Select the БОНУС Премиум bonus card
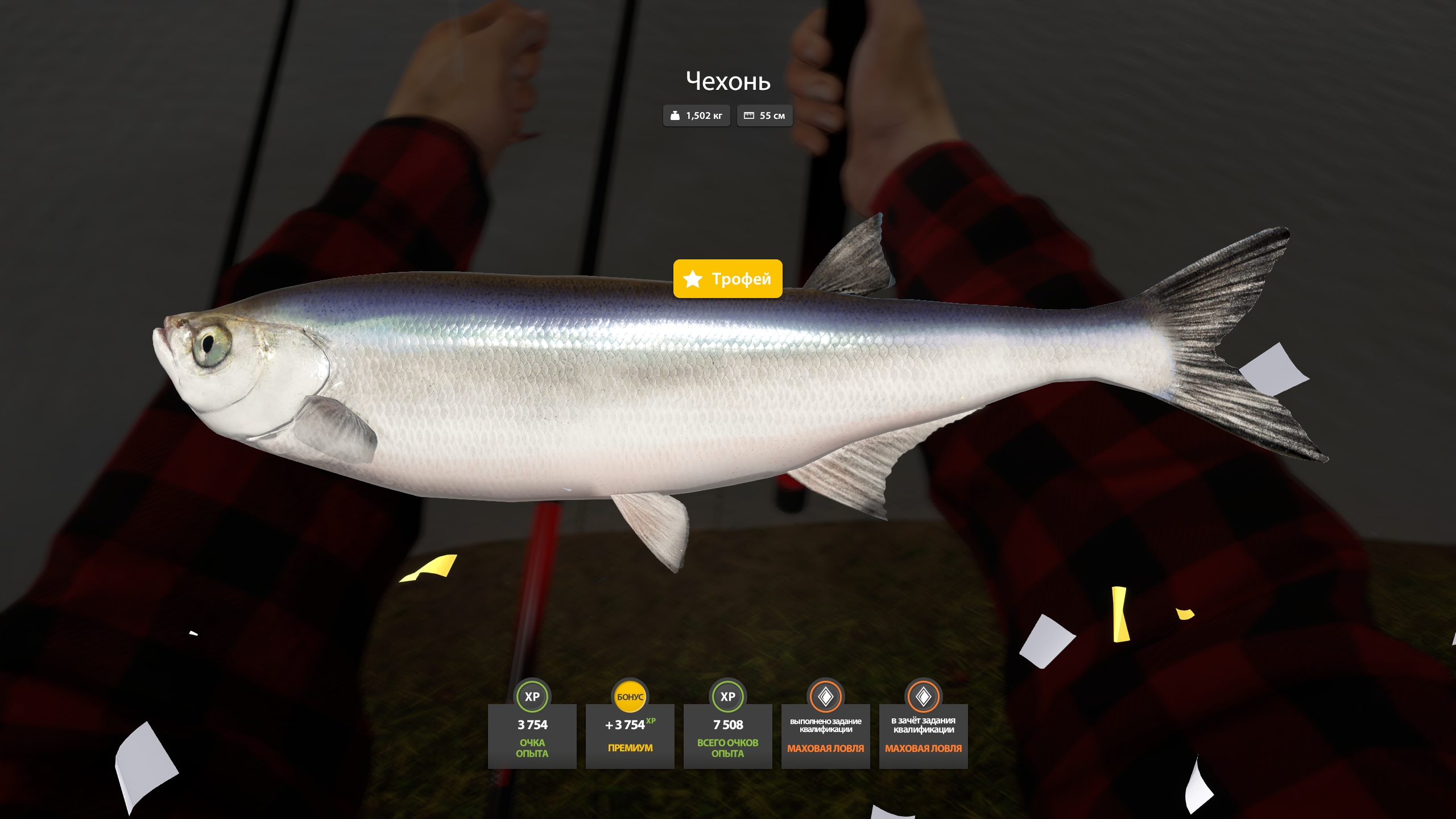Viewport: 1456px width, 819px height. 630,735
